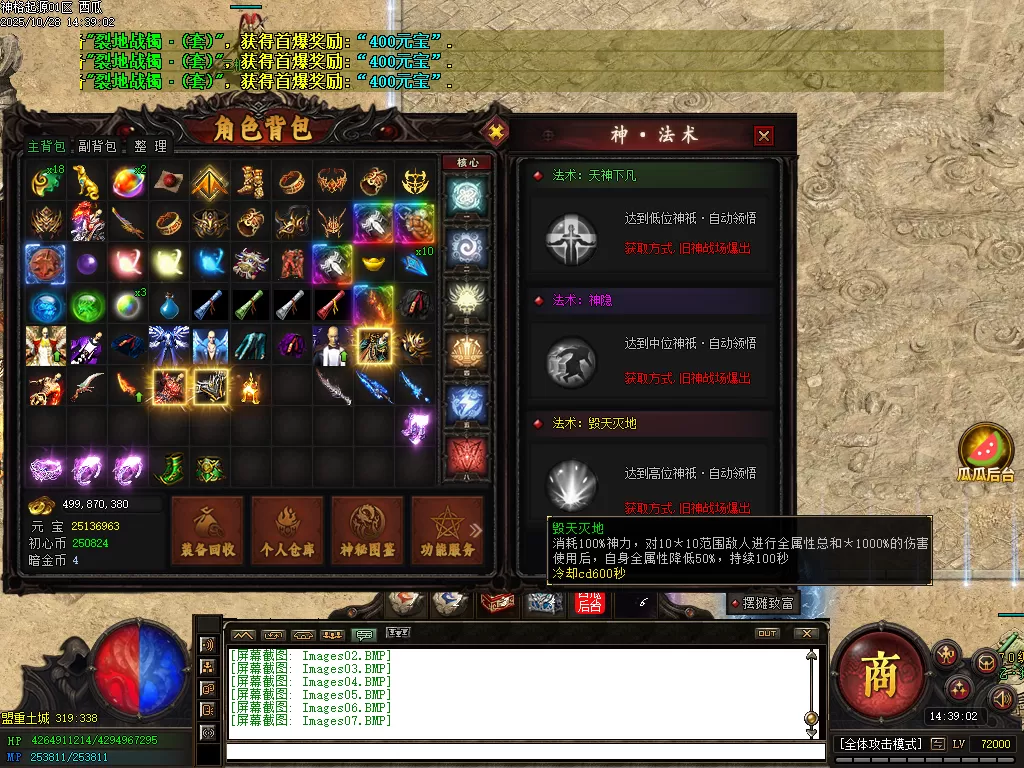Close the 角色背包 inventory window
1024x768 pixels.
point(495,131)
